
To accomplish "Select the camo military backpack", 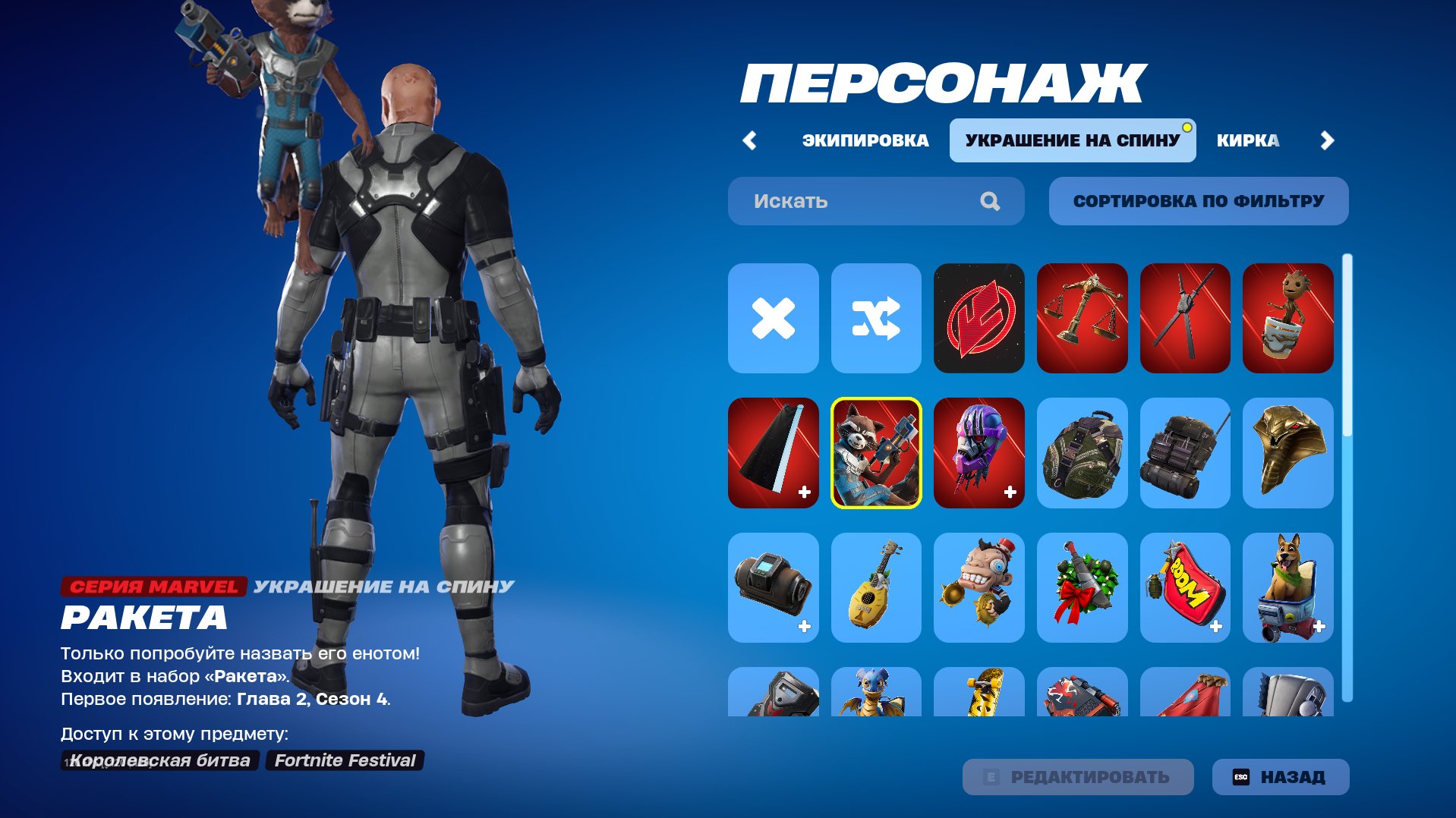I will point(1081,452).
